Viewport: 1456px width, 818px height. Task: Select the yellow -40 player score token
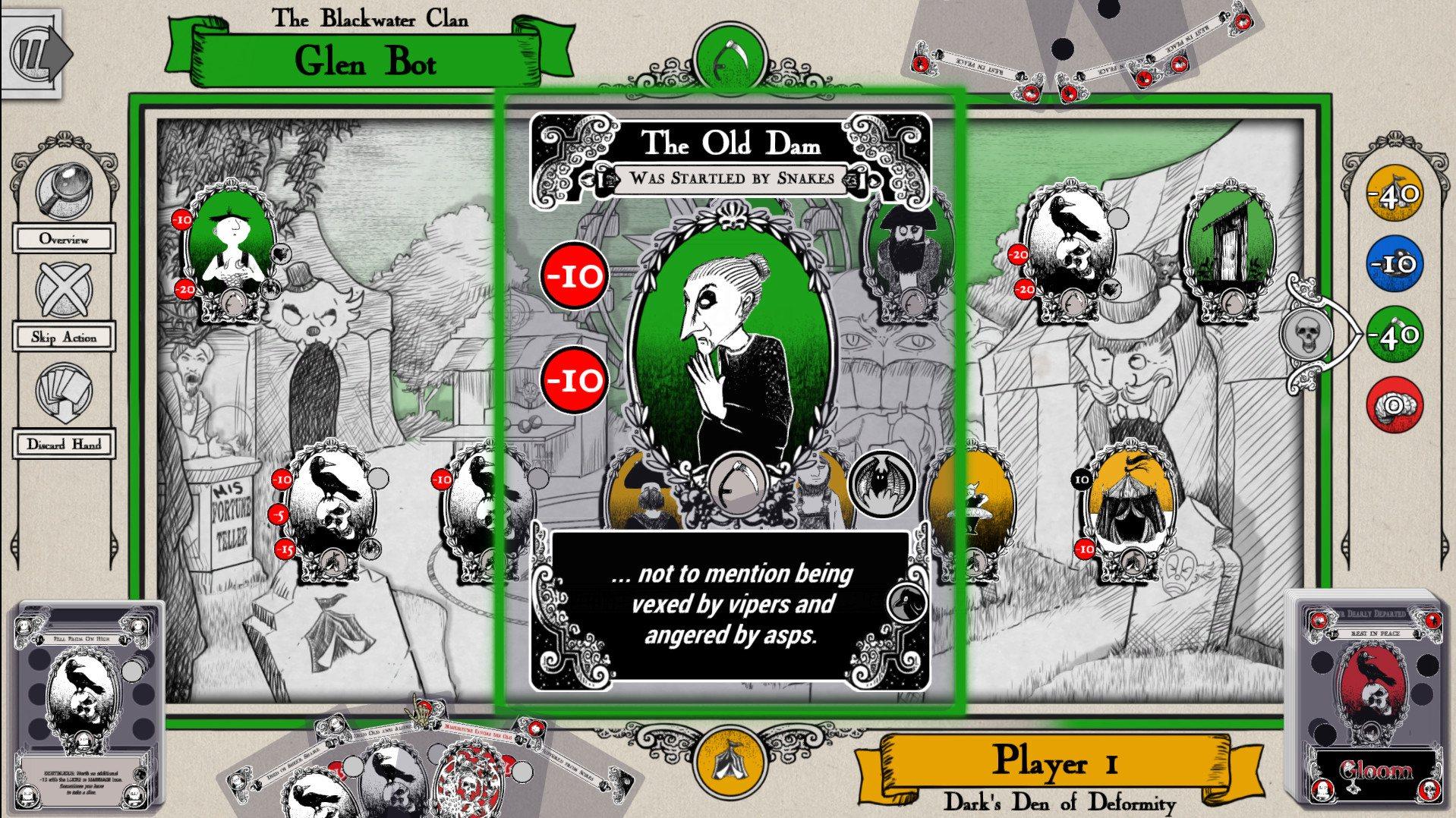click(x=1393, y=193)
